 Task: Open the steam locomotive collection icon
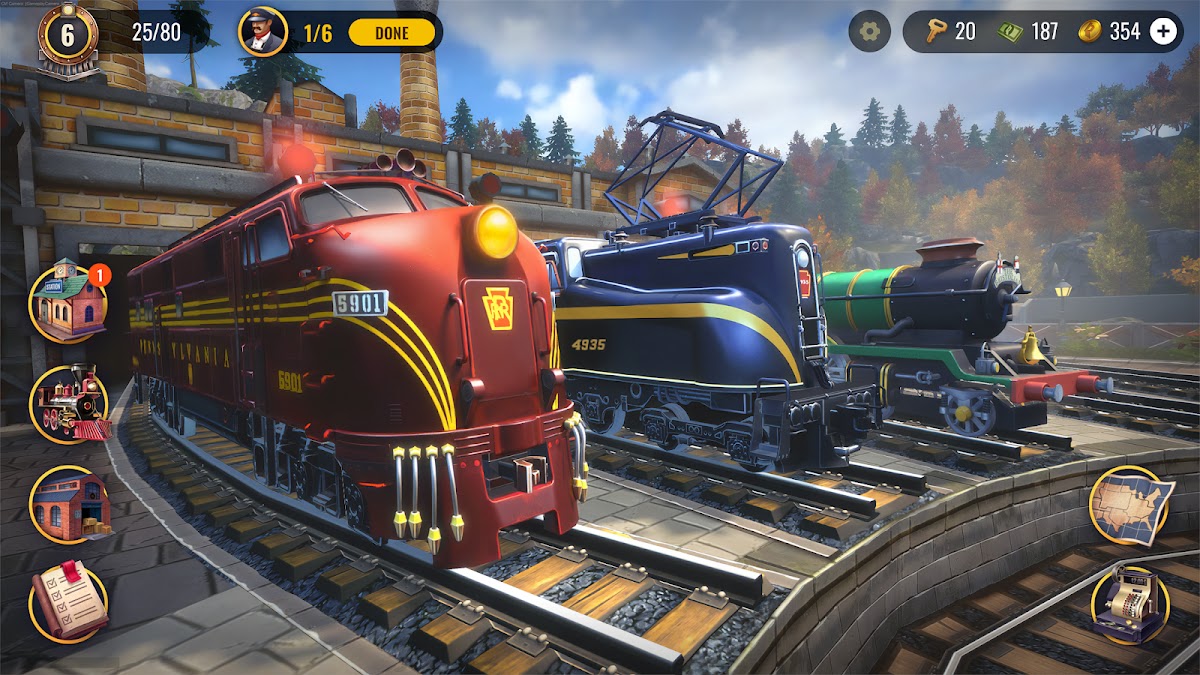pos(69,404)
